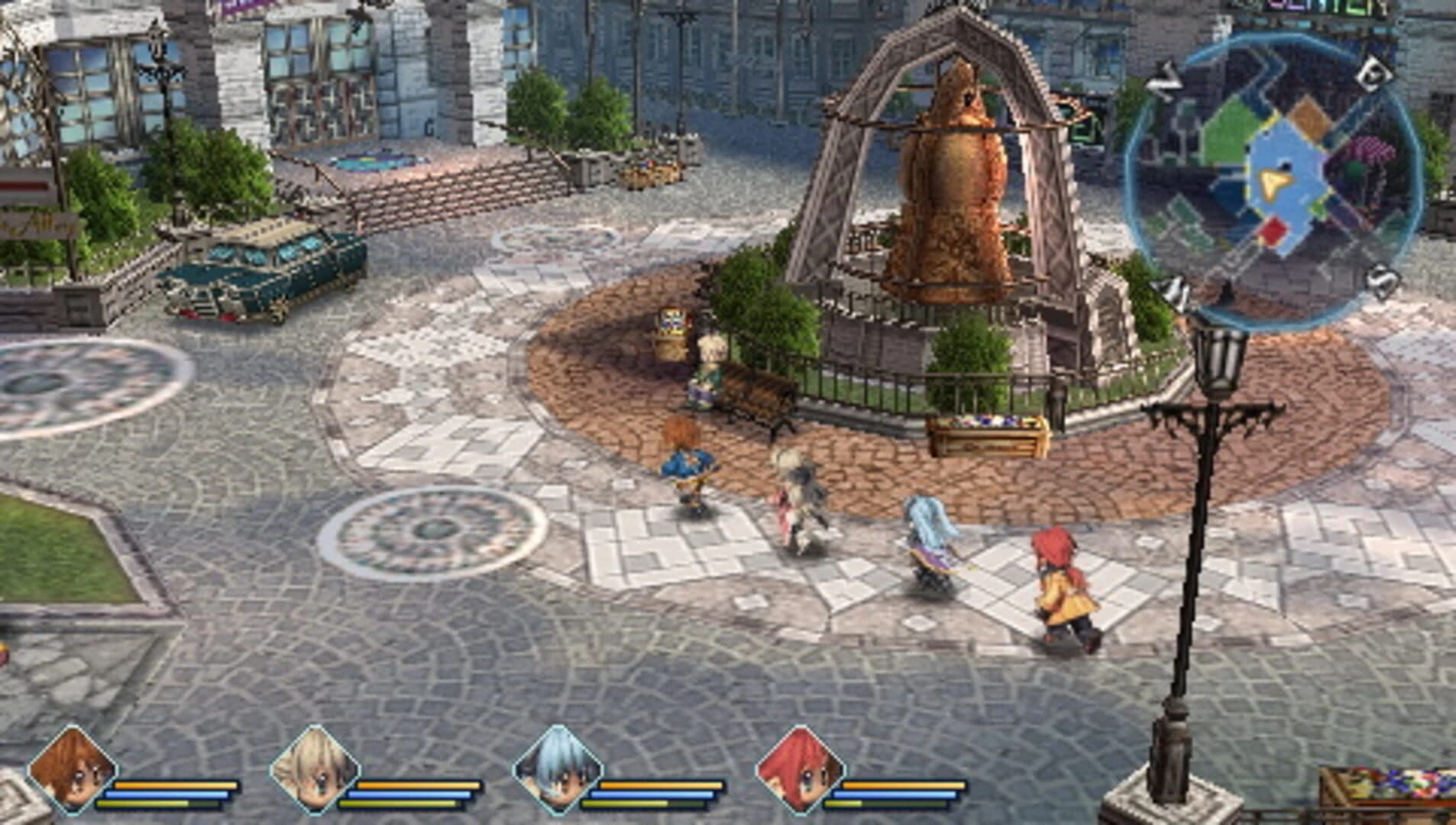Click the North indicator on the minimap compass
The width and height of the screenshot is (1456, 825).
1166,80
